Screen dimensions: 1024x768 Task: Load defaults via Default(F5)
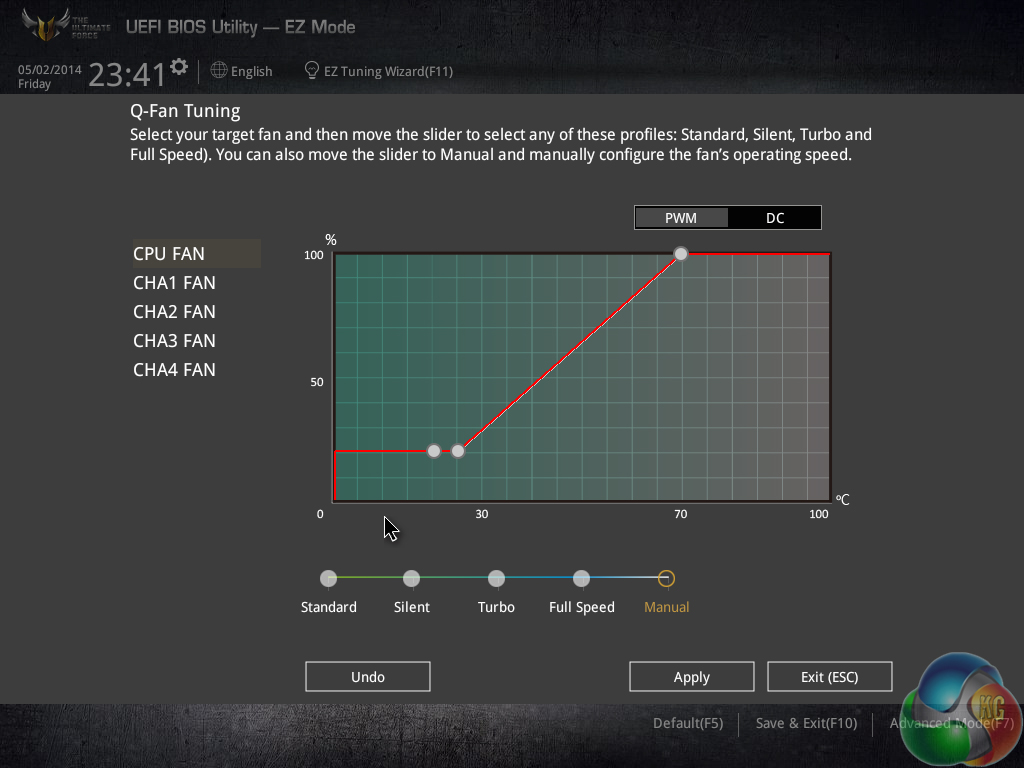click(687, 723)
